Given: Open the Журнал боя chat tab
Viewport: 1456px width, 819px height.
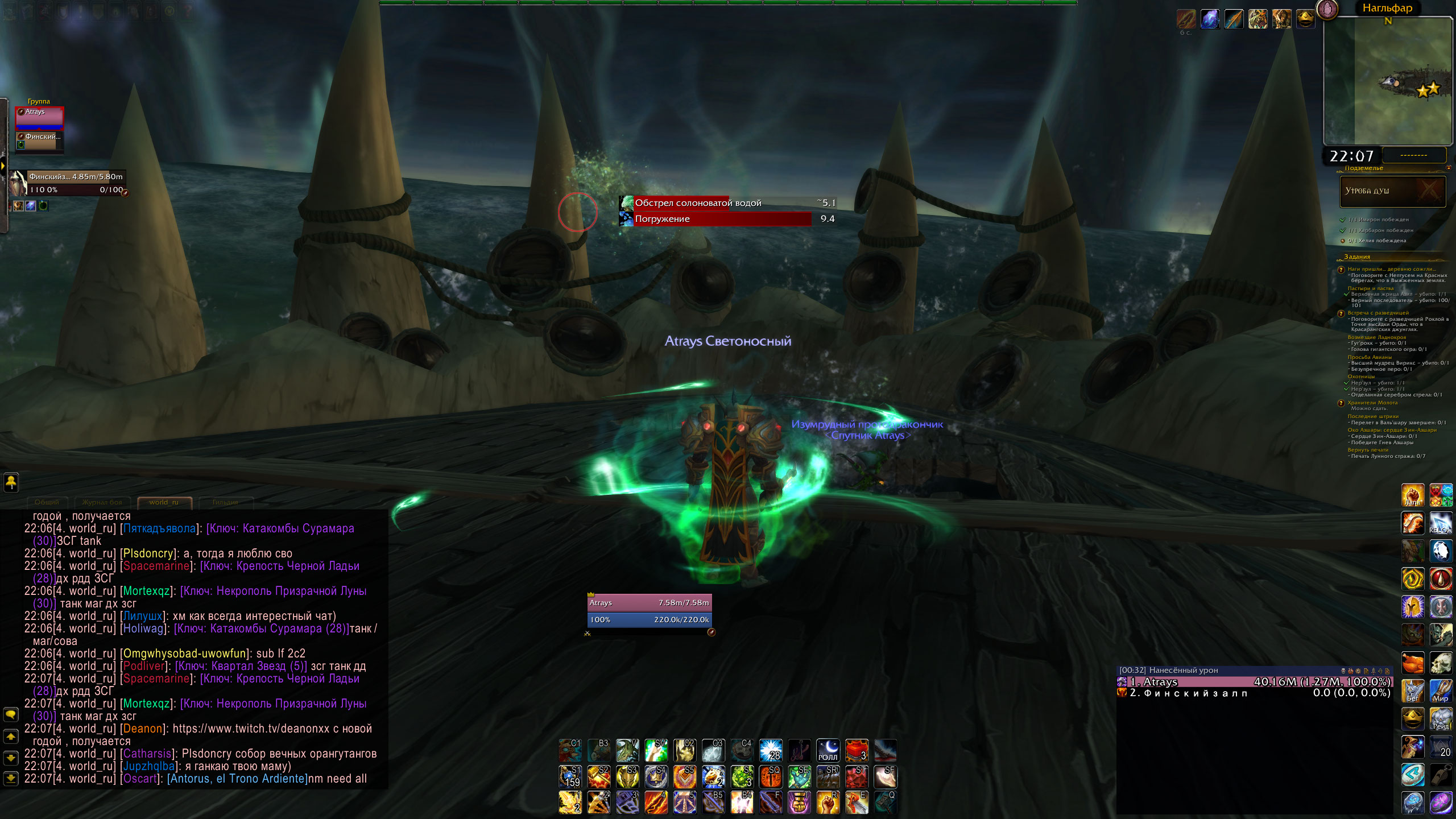Looking at the screenshot, I should point(102,502).
